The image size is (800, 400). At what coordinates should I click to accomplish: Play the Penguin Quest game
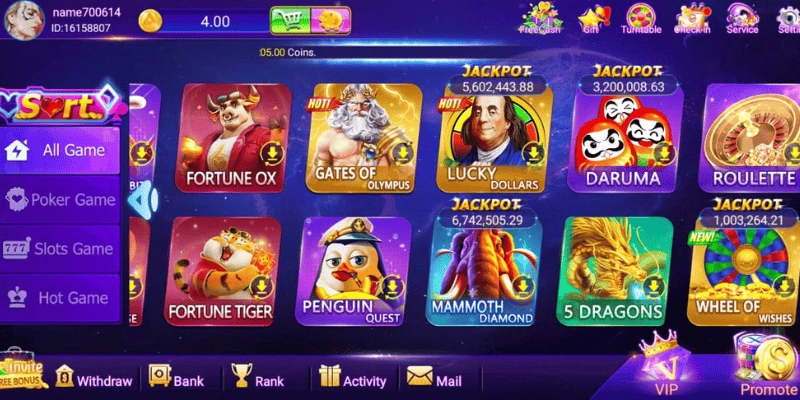pos(355,271)
